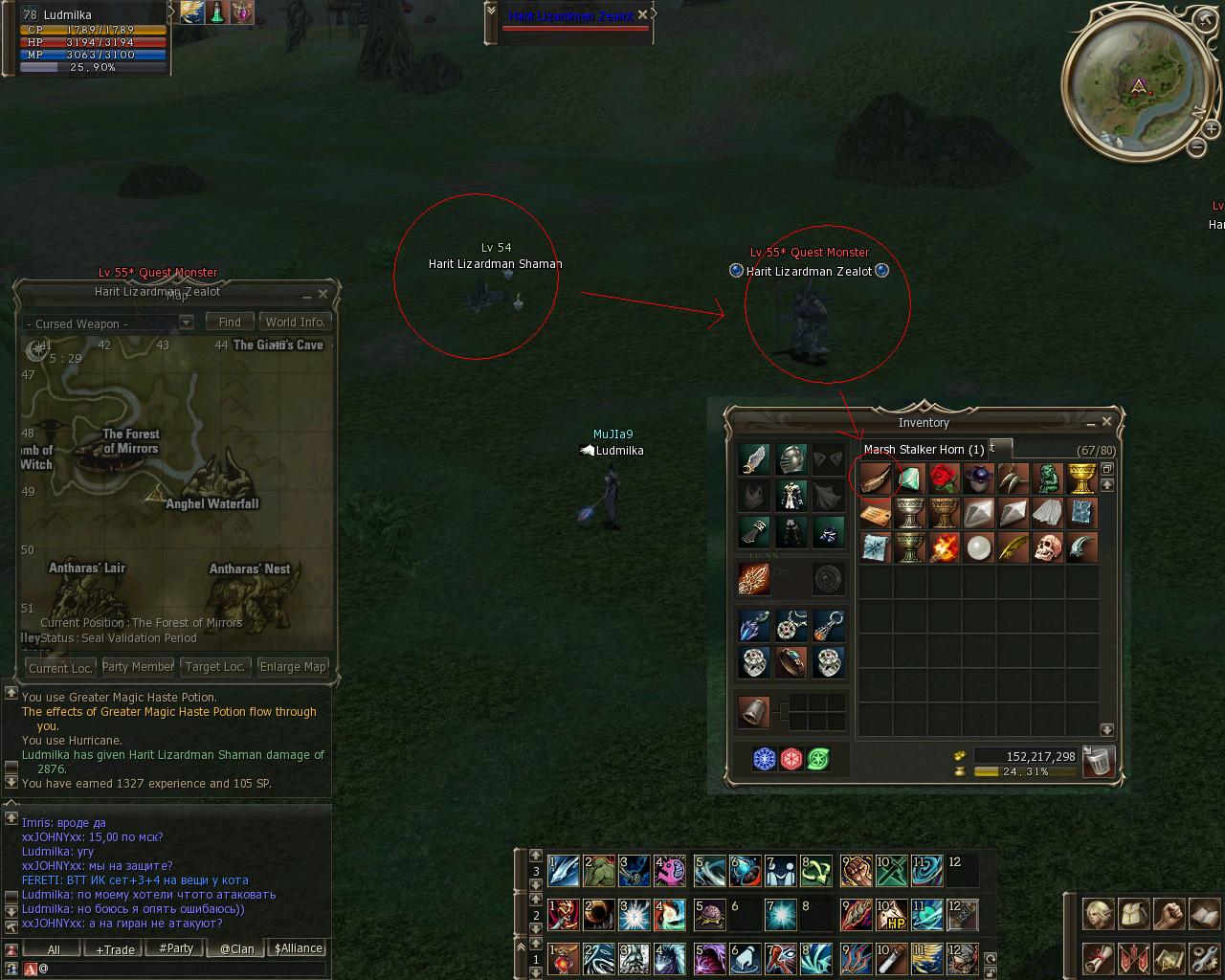Screen dimensions: 1225x980
Task: Select the skull item in inventory
Action: [1047, 547]
